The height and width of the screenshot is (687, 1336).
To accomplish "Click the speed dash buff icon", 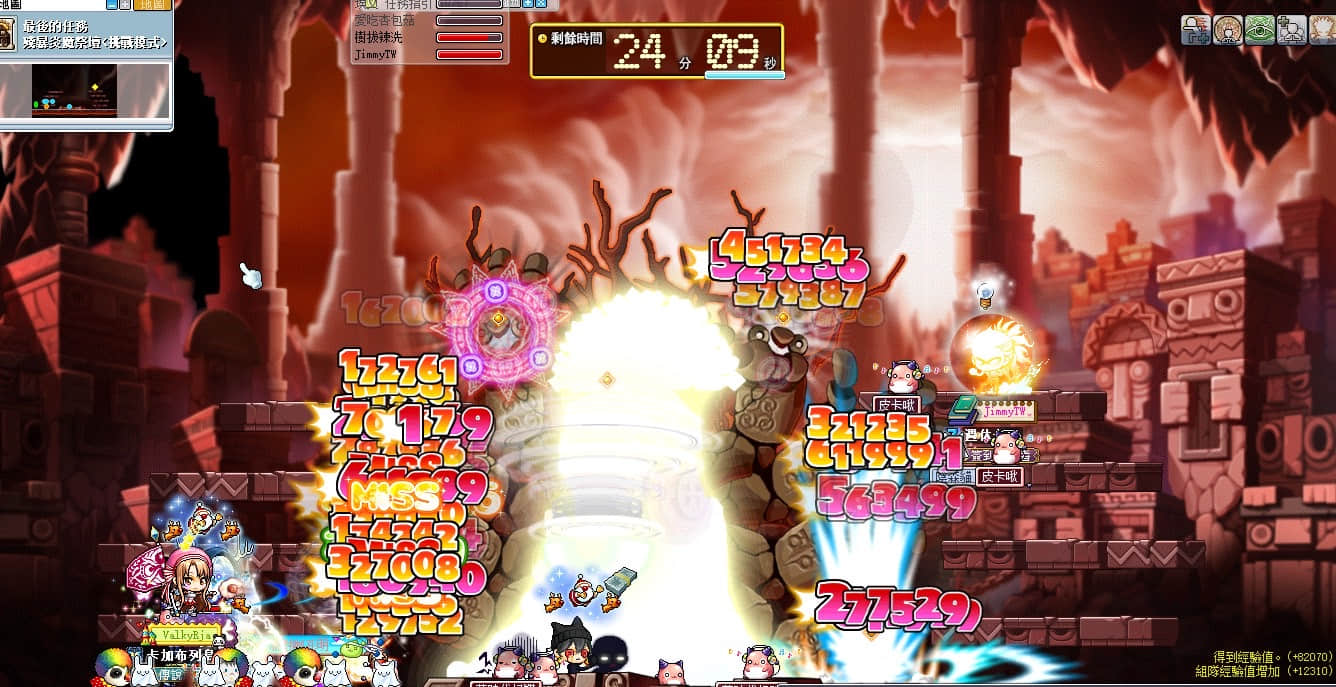I will tap(1196, 29).
